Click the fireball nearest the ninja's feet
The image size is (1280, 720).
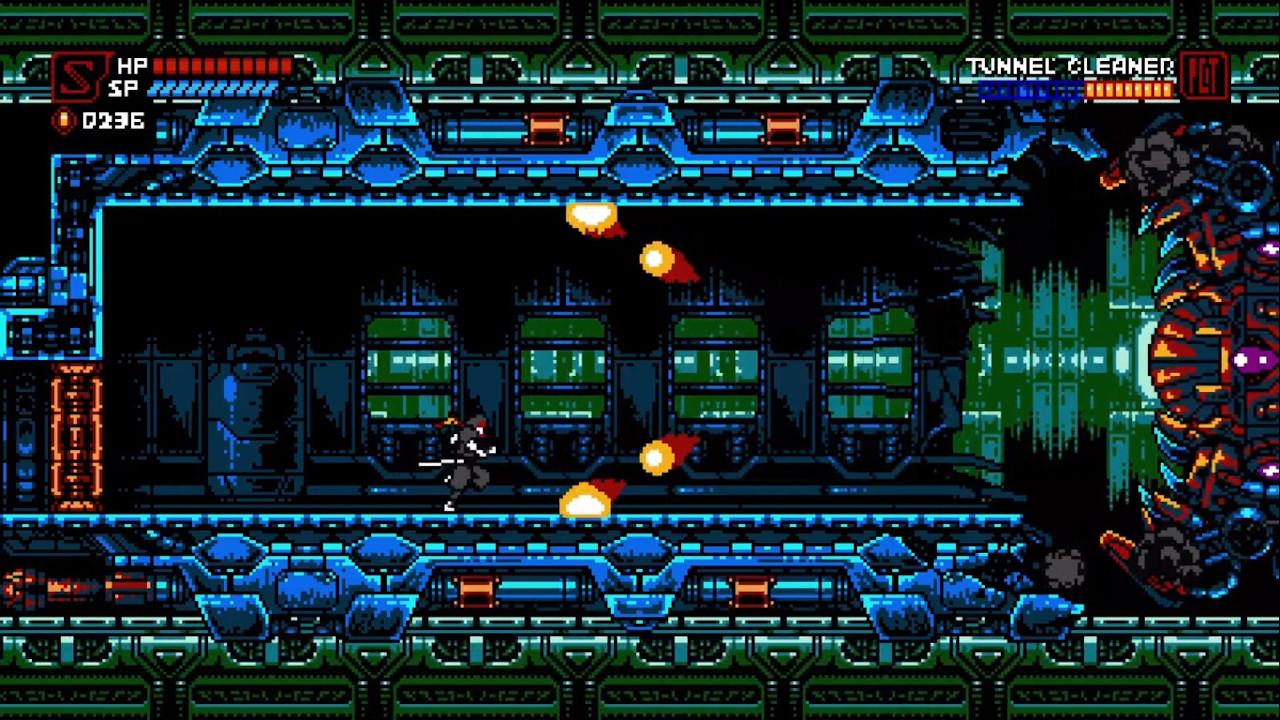[x=585, y=500]
